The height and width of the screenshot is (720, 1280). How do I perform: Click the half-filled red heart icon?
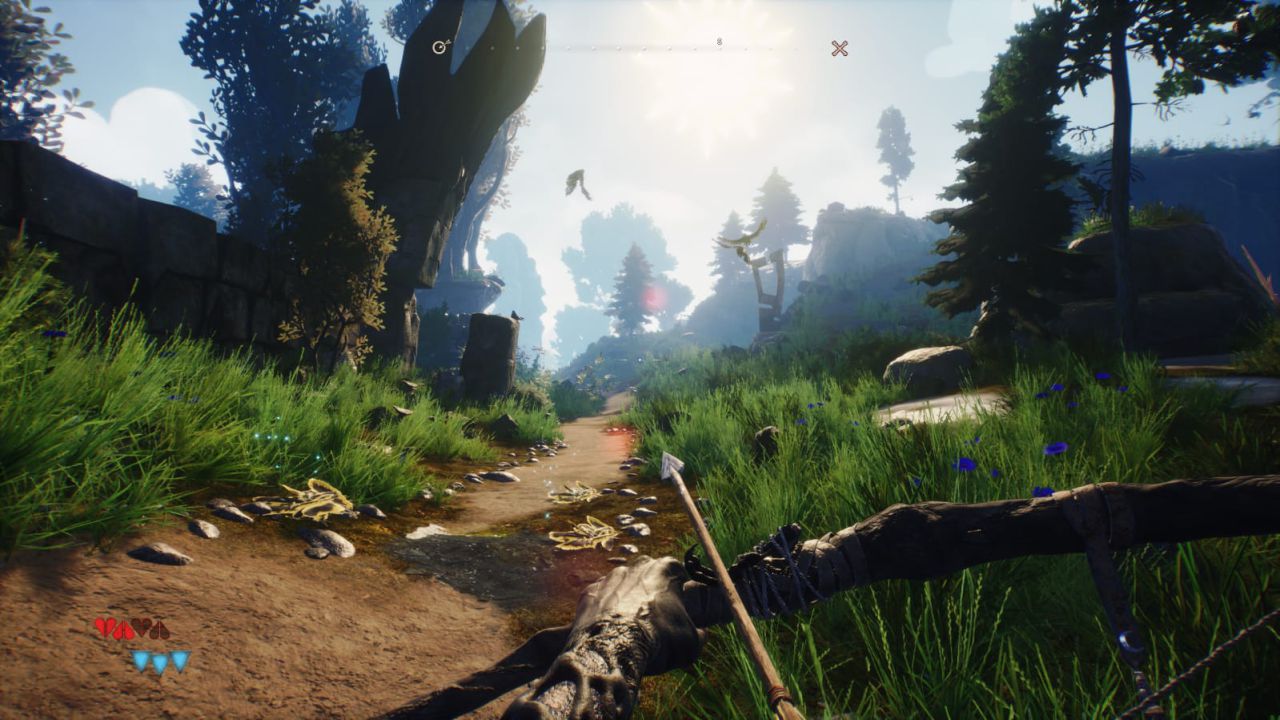pos(124,629)
